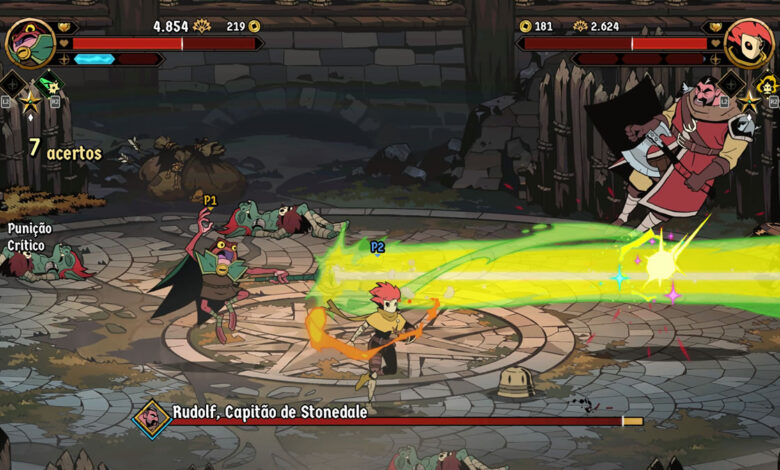Select player two's gold star ability icon

pos(748,101)
